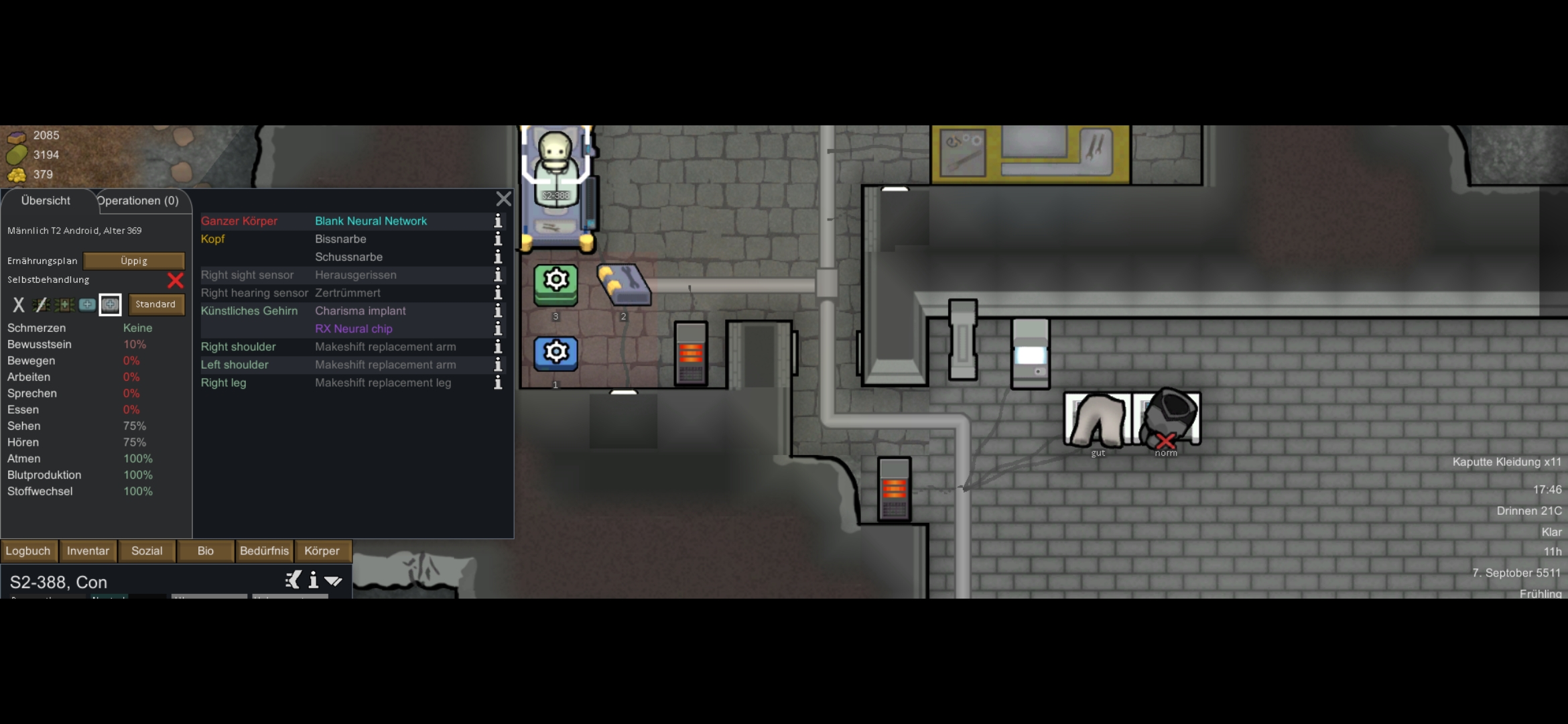Select the "X" no-medical-care option
Screen dimensions: 1568x724
[18, 305]
